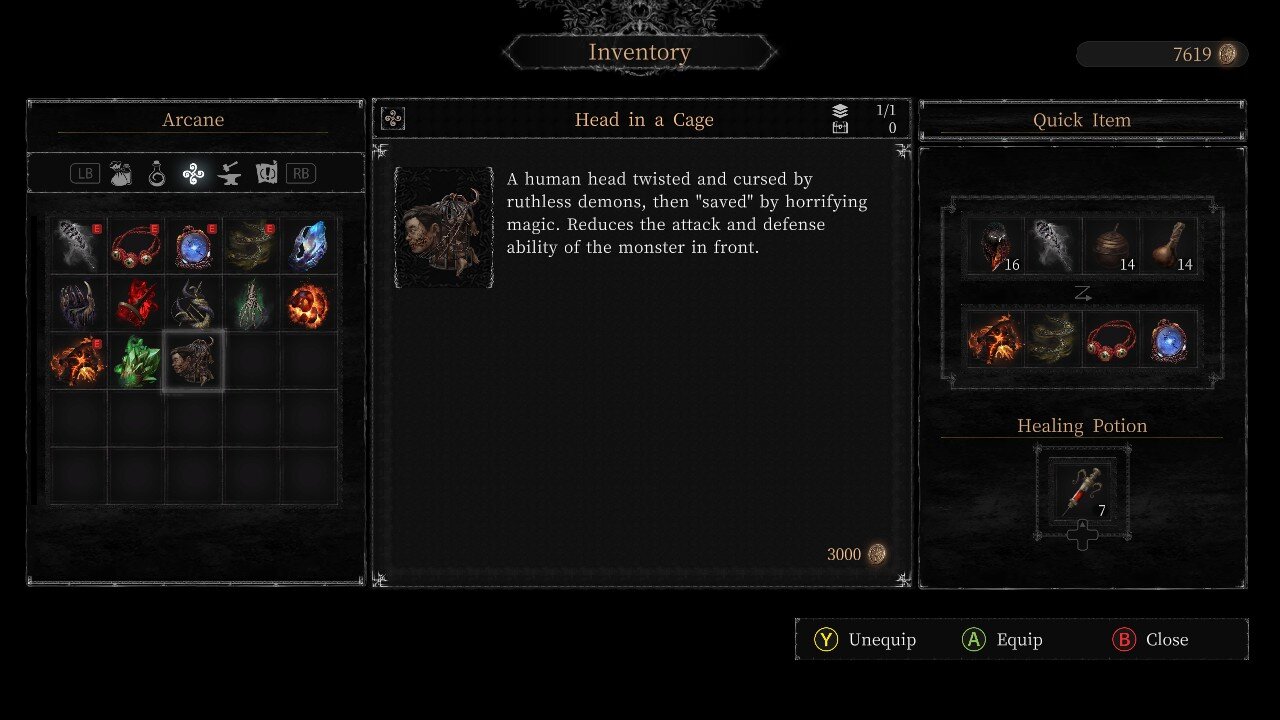Select the dark purple claw item
Viewport: 1280px width, 720px height.
(x=79, y=304)
